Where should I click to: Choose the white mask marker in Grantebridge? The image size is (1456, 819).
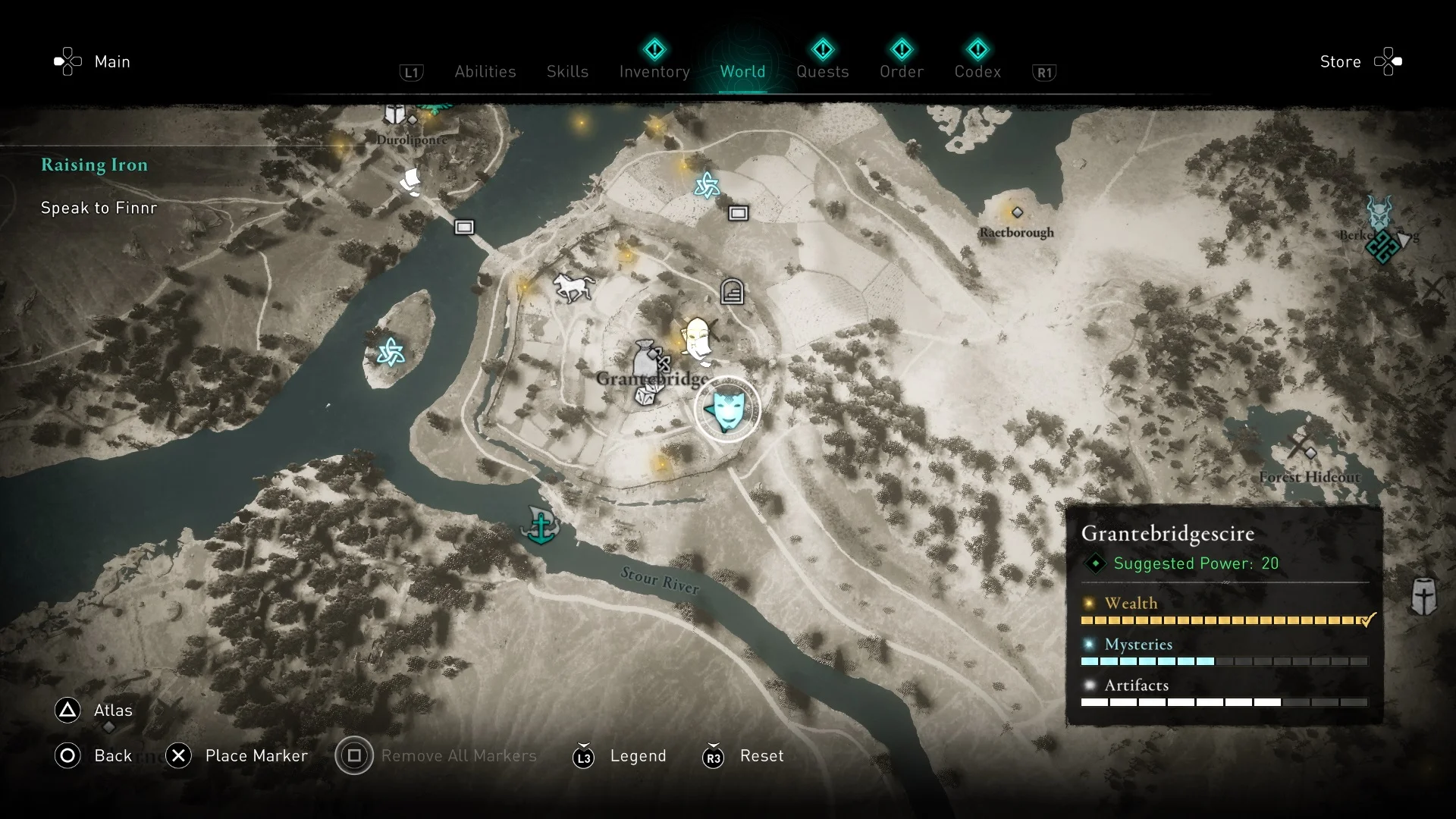click(696, 338)
